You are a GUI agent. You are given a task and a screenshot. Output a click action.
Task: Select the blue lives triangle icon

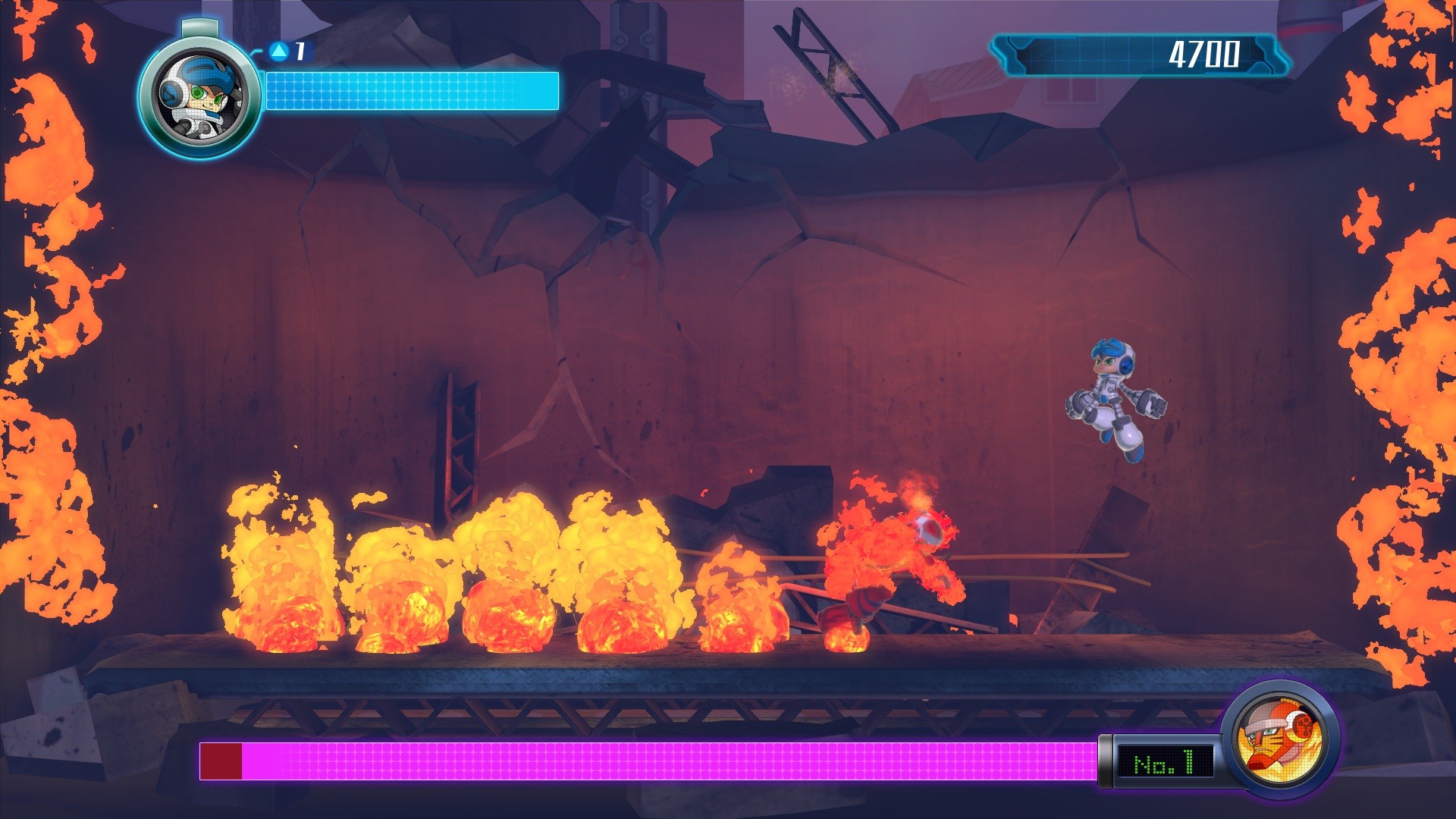278,52
